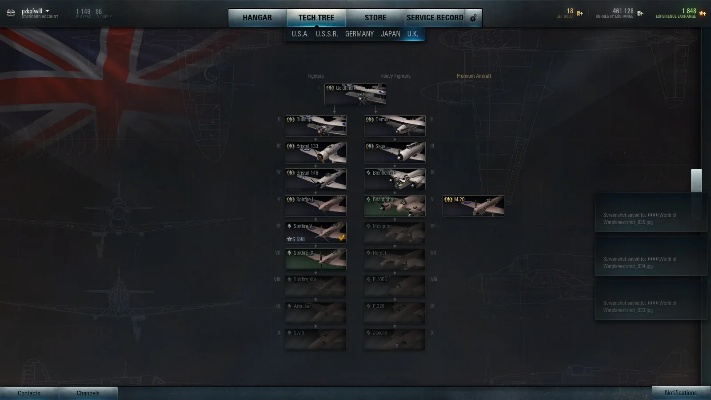The image size is (711, 400).
Task: Go to the Store tab
Action: [x=373, y=17]
